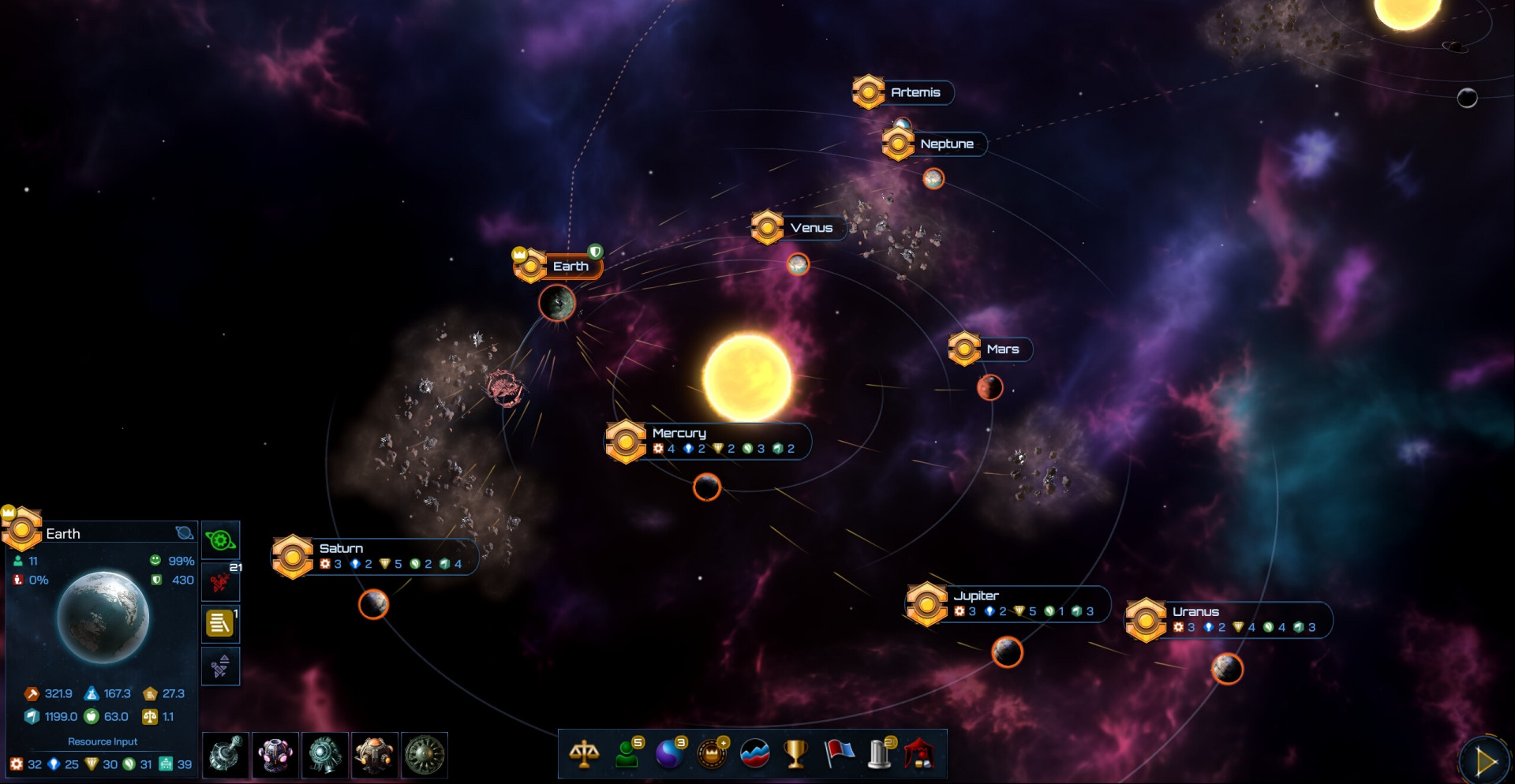Open the red and blue flag screen

[x=839, y=754]
